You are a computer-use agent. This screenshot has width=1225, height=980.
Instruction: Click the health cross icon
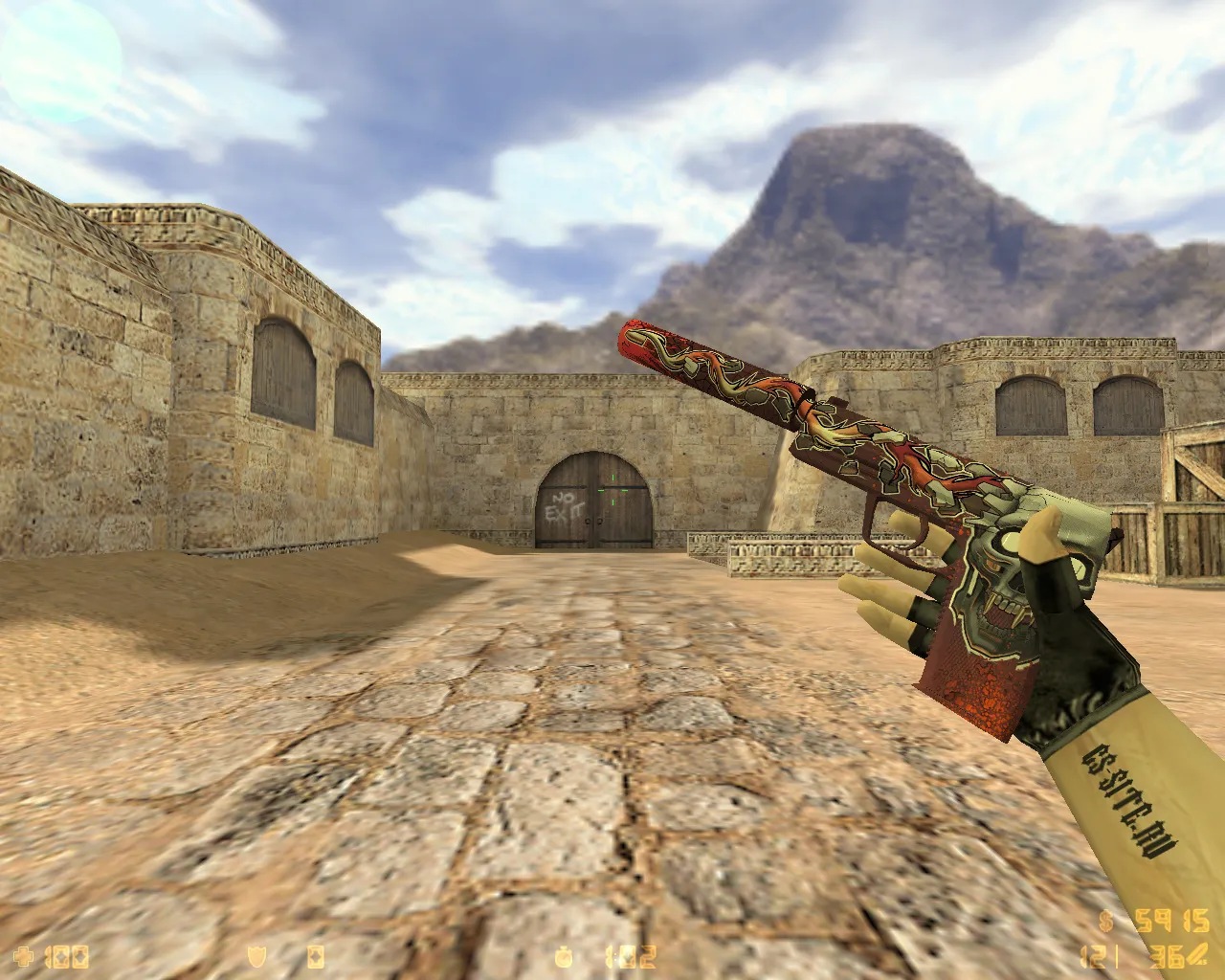pyautogui.click(x=23, y=956)
